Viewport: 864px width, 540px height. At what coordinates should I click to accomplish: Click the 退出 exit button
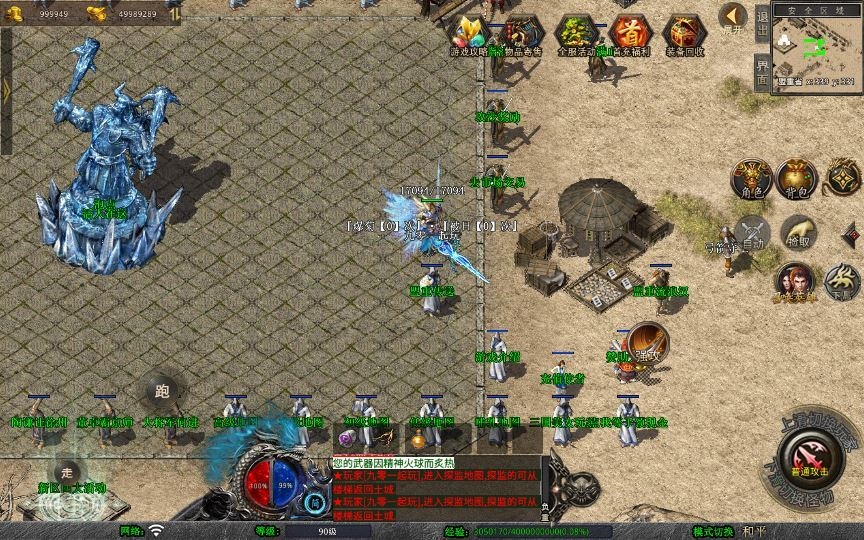click(x=763, y=23)
